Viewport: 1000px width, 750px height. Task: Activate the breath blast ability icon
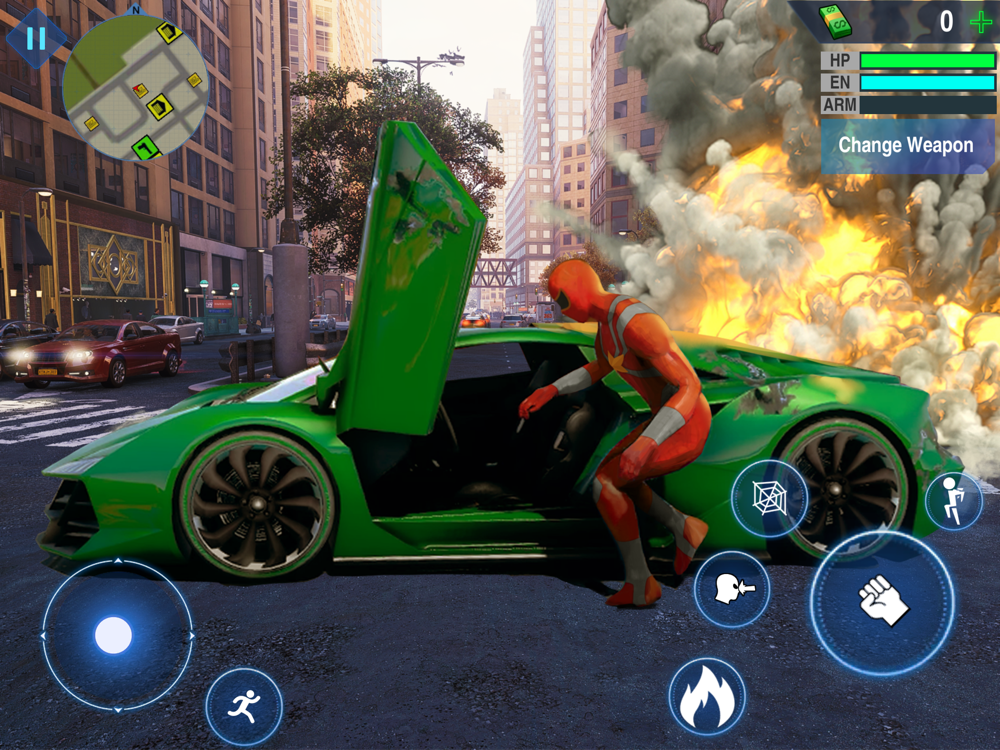pos(731,589)
